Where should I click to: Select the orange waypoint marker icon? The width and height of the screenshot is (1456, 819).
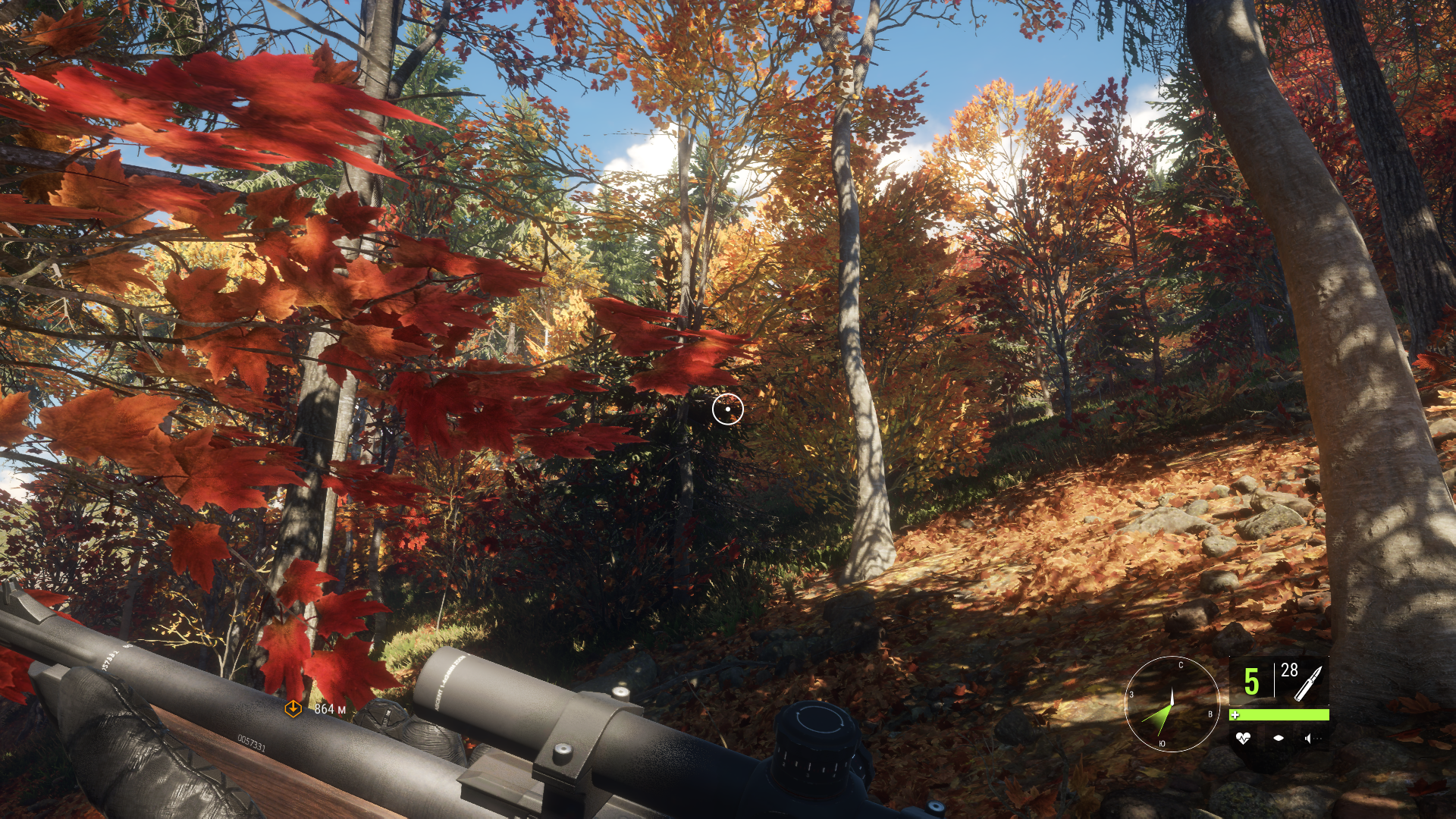(x=293, y=708)
